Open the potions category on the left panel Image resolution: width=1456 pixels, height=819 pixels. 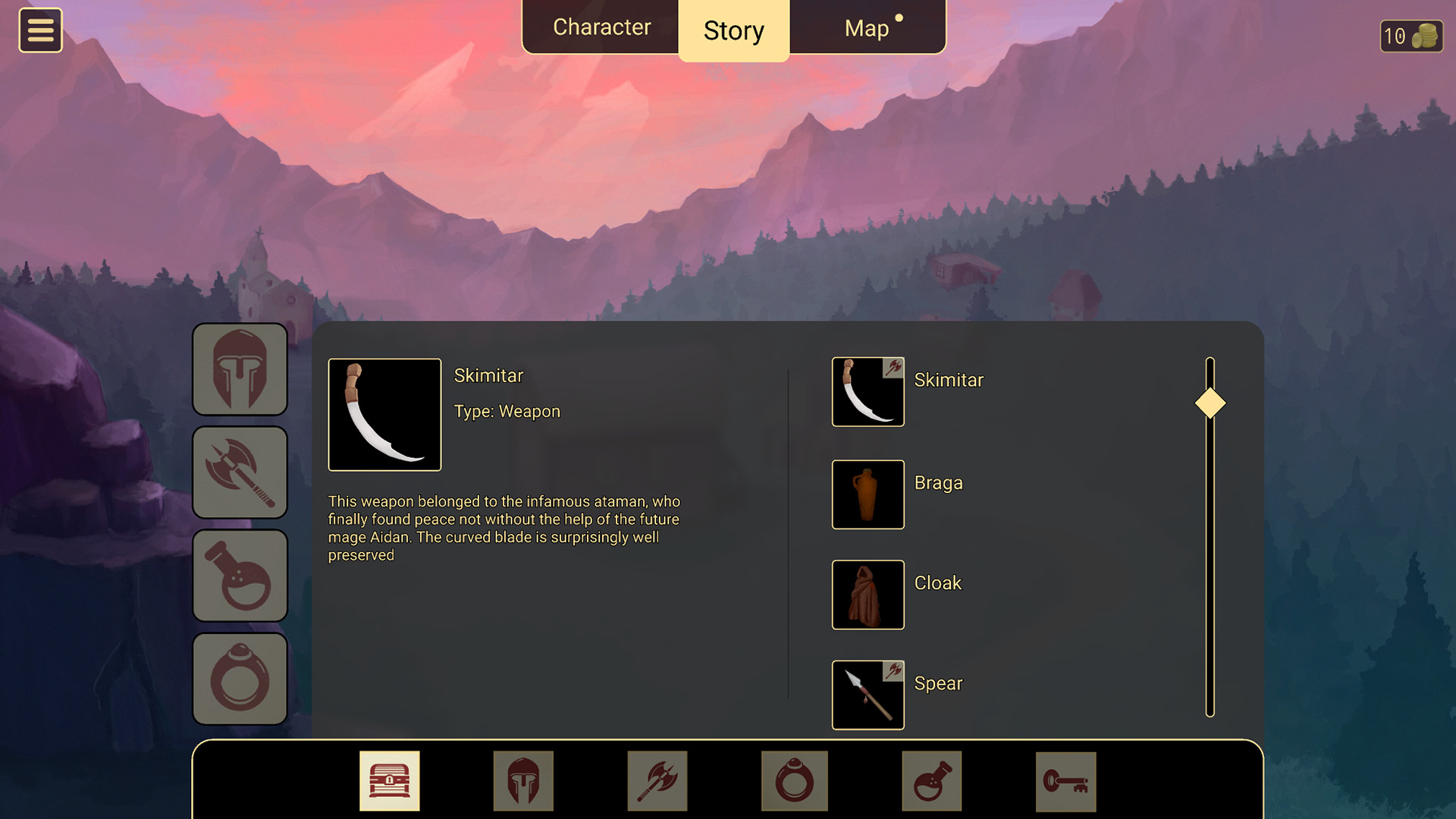[x=240, y=575]
